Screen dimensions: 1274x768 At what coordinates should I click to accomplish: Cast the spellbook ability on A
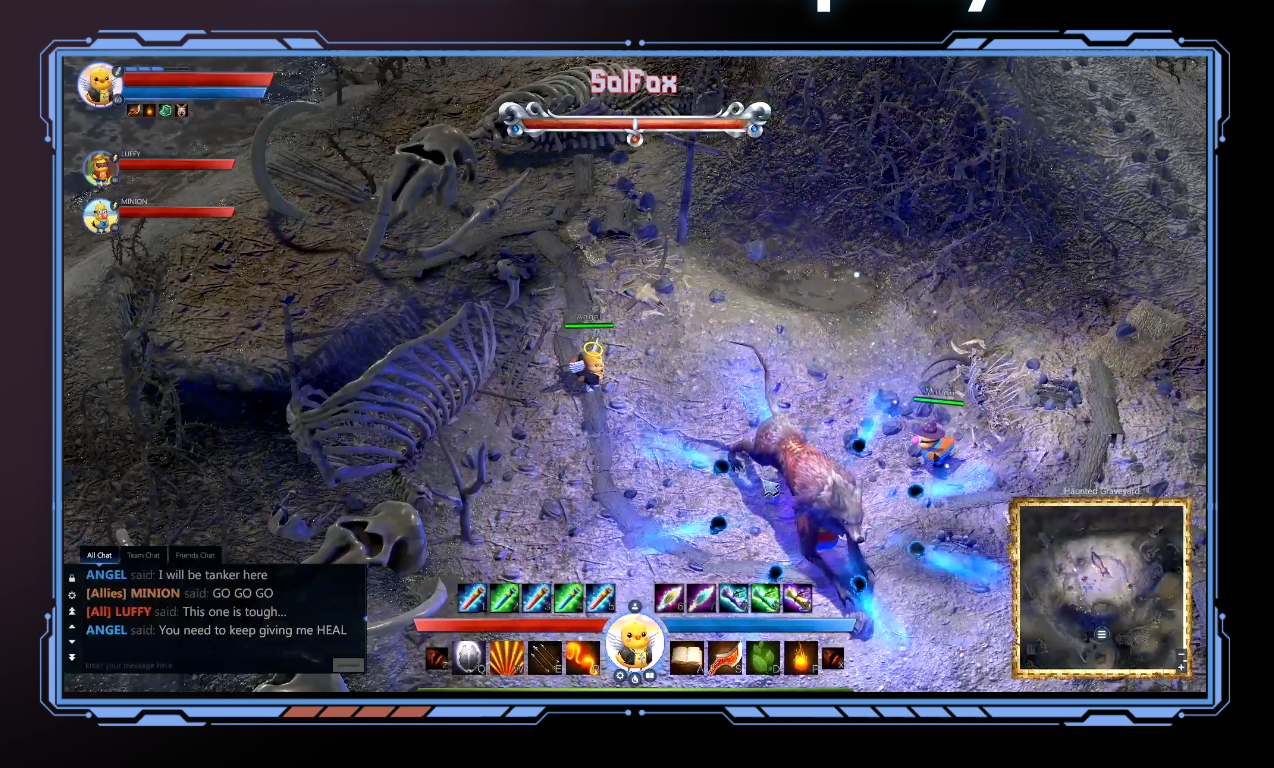tap(686, 657)
